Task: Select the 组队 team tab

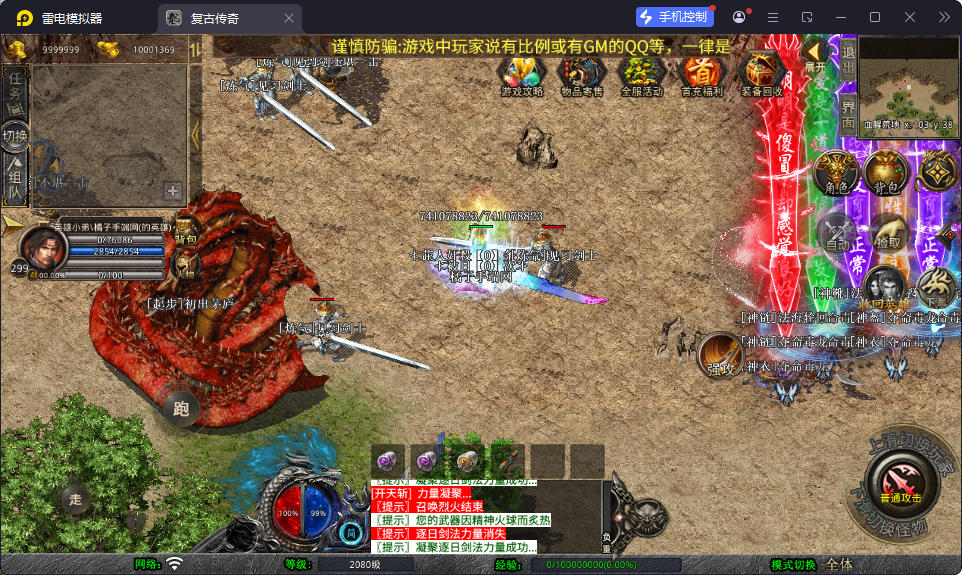Action: pos(15,178)
